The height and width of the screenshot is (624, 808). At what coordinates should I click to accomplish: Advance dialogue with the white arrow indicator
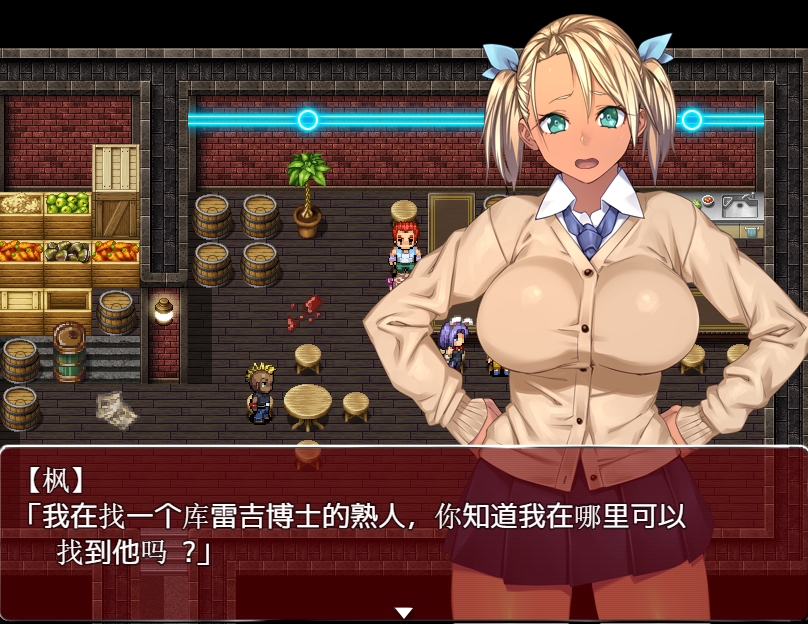click(403, 612)
